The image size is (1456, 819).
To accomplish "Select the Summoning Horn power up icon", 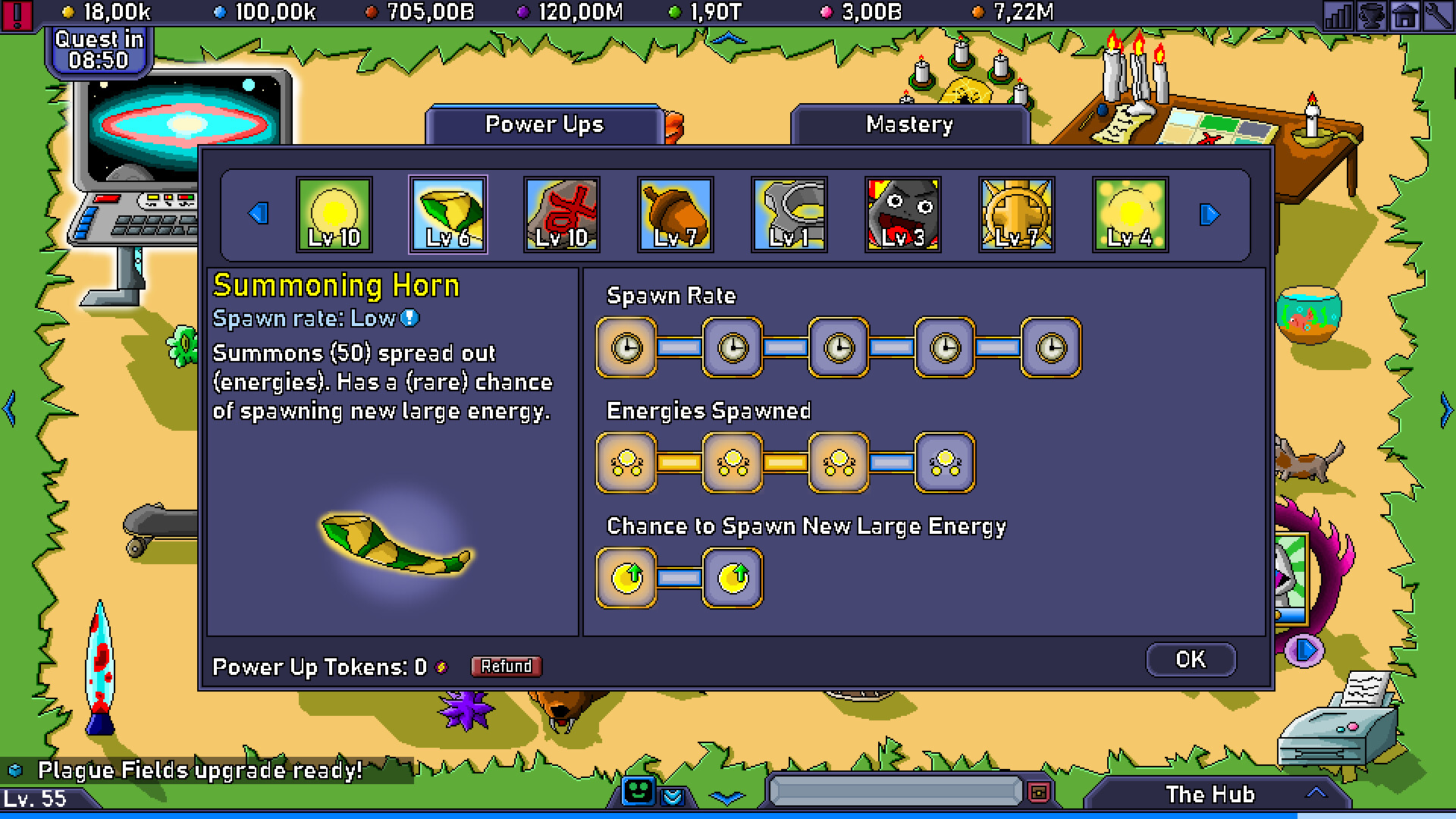I will (447, 215).
